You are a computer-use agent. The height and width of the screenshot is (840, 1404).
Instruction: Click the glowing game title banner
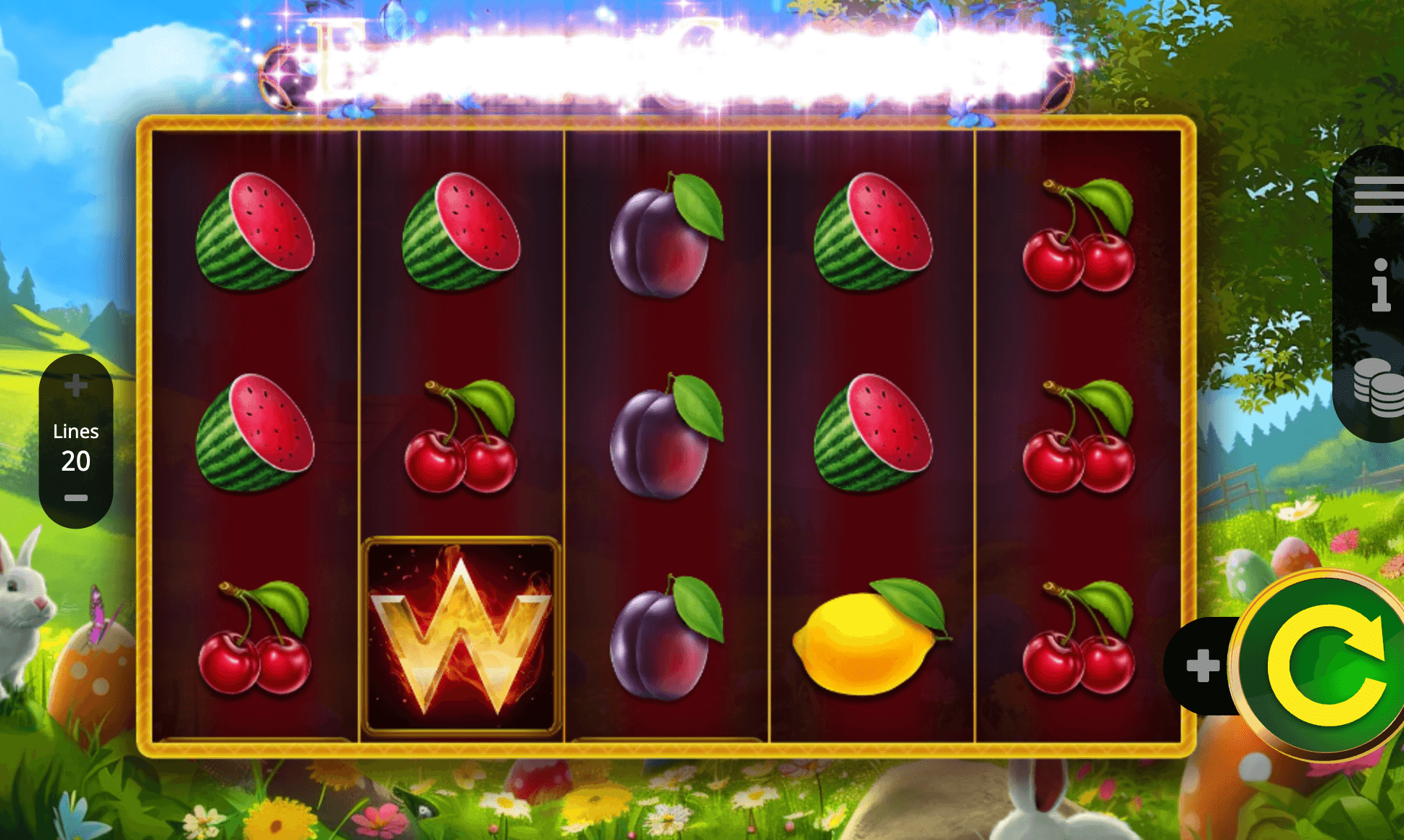(x=674, y=62)
